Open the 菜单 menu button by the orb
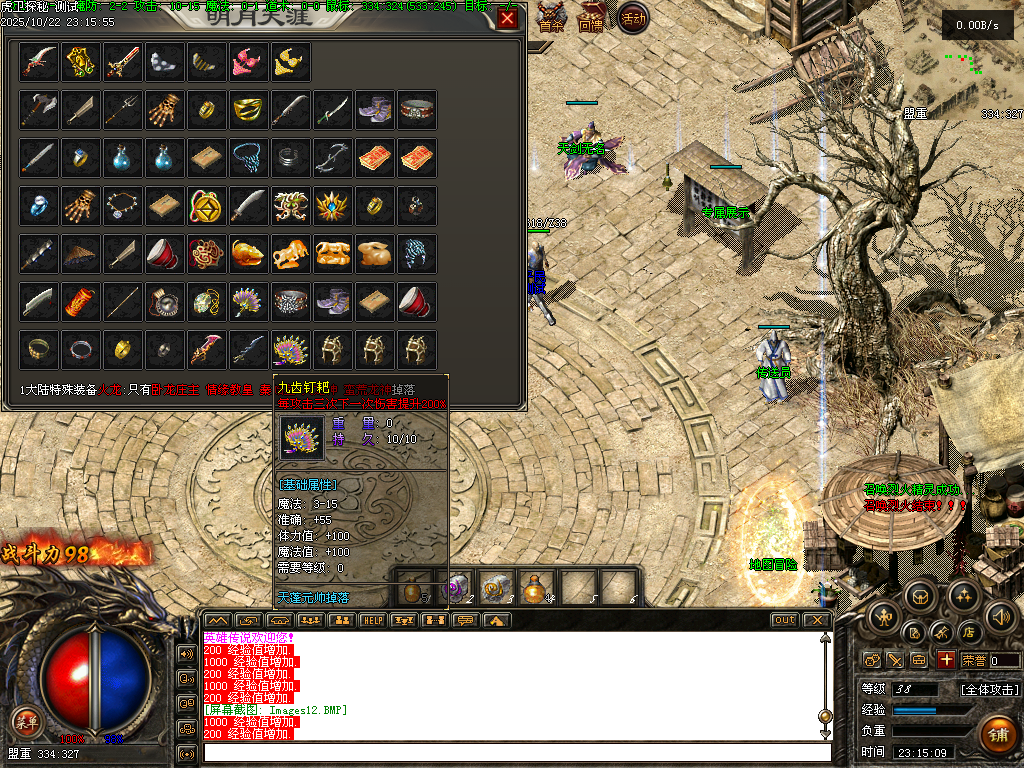This screenshot has height=768, width=1024. [x=26, y=719]
